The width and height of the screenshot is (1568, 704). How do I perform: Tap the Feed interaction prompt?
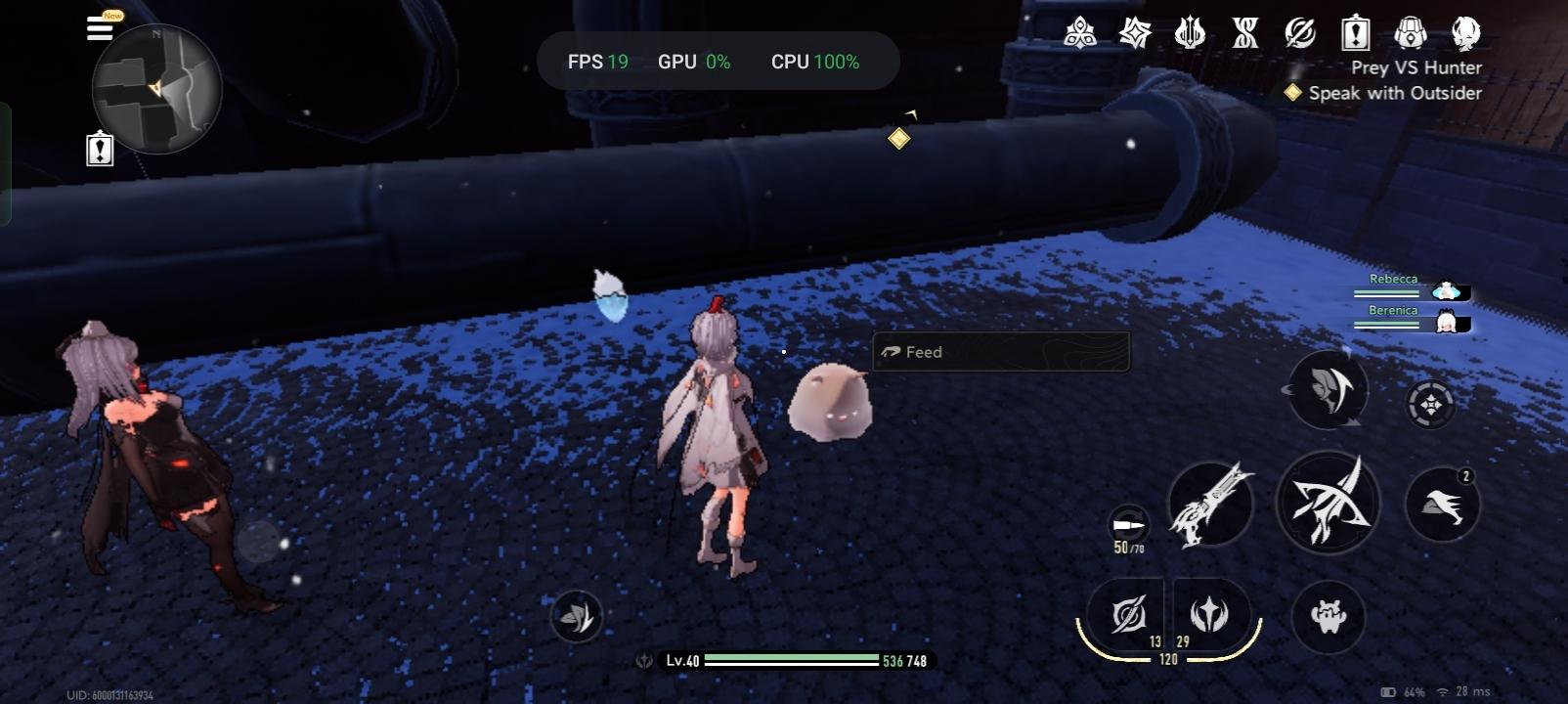(x=1000, y=352)
